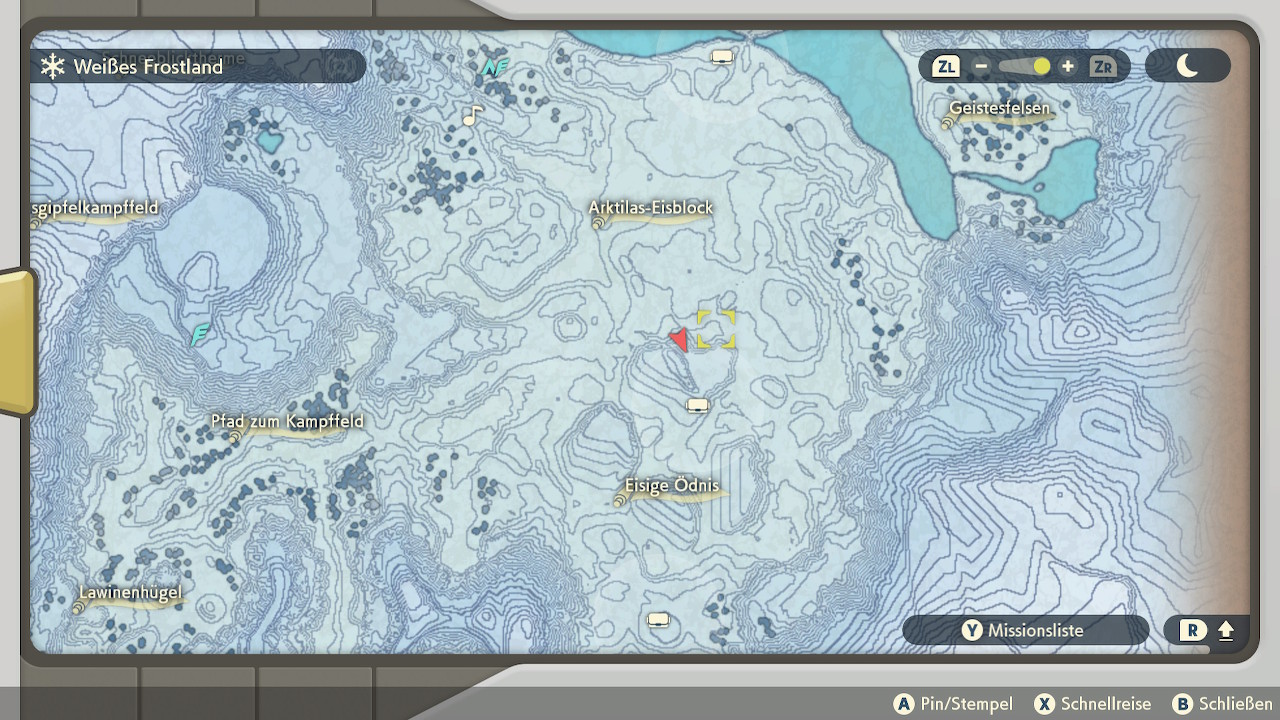The width and height of the screenshot is (1280, 720).
Task: Click the musical note map marker
Action: click(472, 116)
